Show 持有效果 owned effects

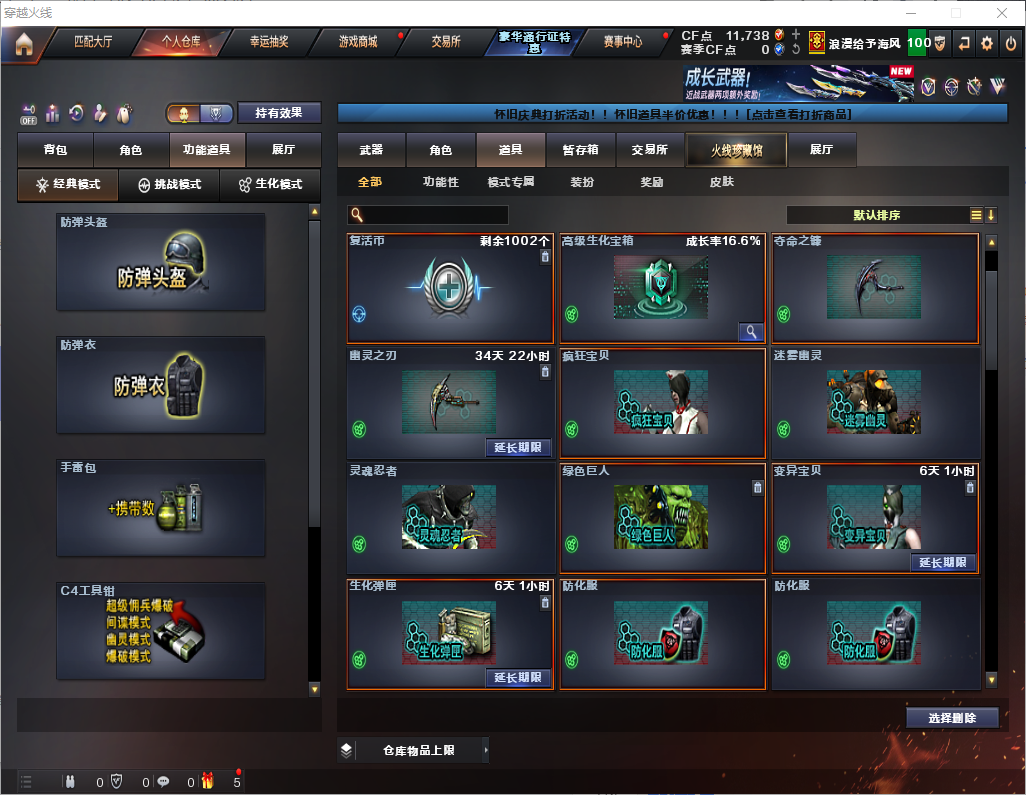279,113
